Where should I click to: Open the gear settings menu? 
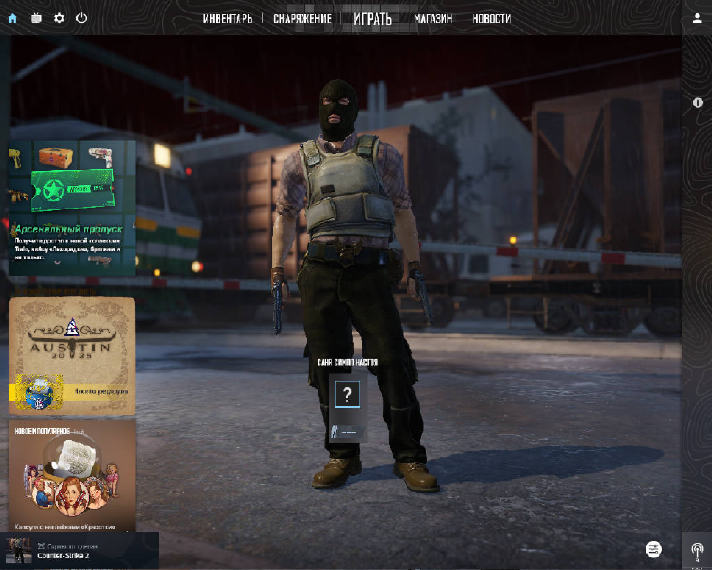pyautogui.click(x=59, y=18)
